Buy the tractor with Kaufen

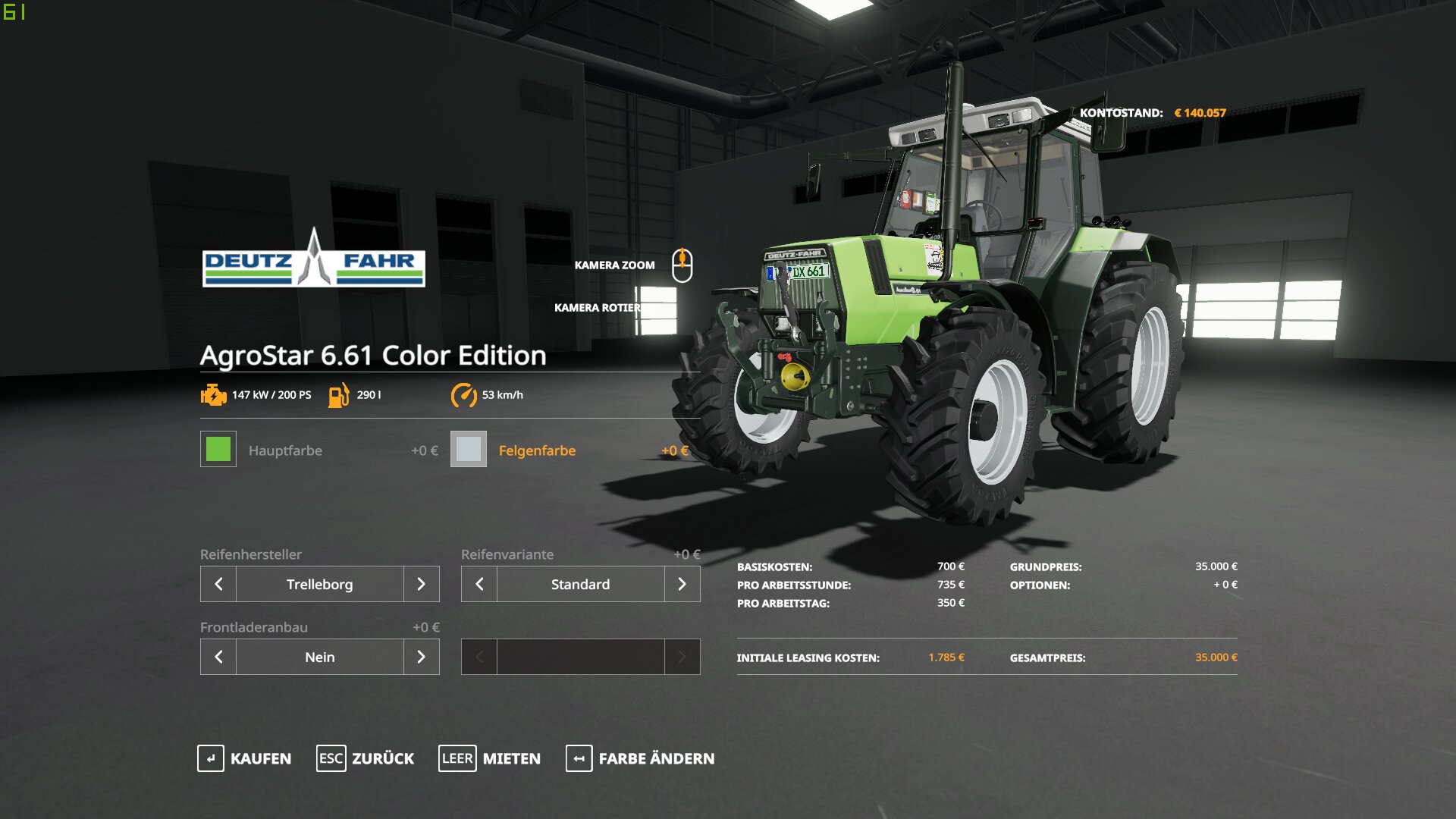pyautogui.click(x=244, y=758)
